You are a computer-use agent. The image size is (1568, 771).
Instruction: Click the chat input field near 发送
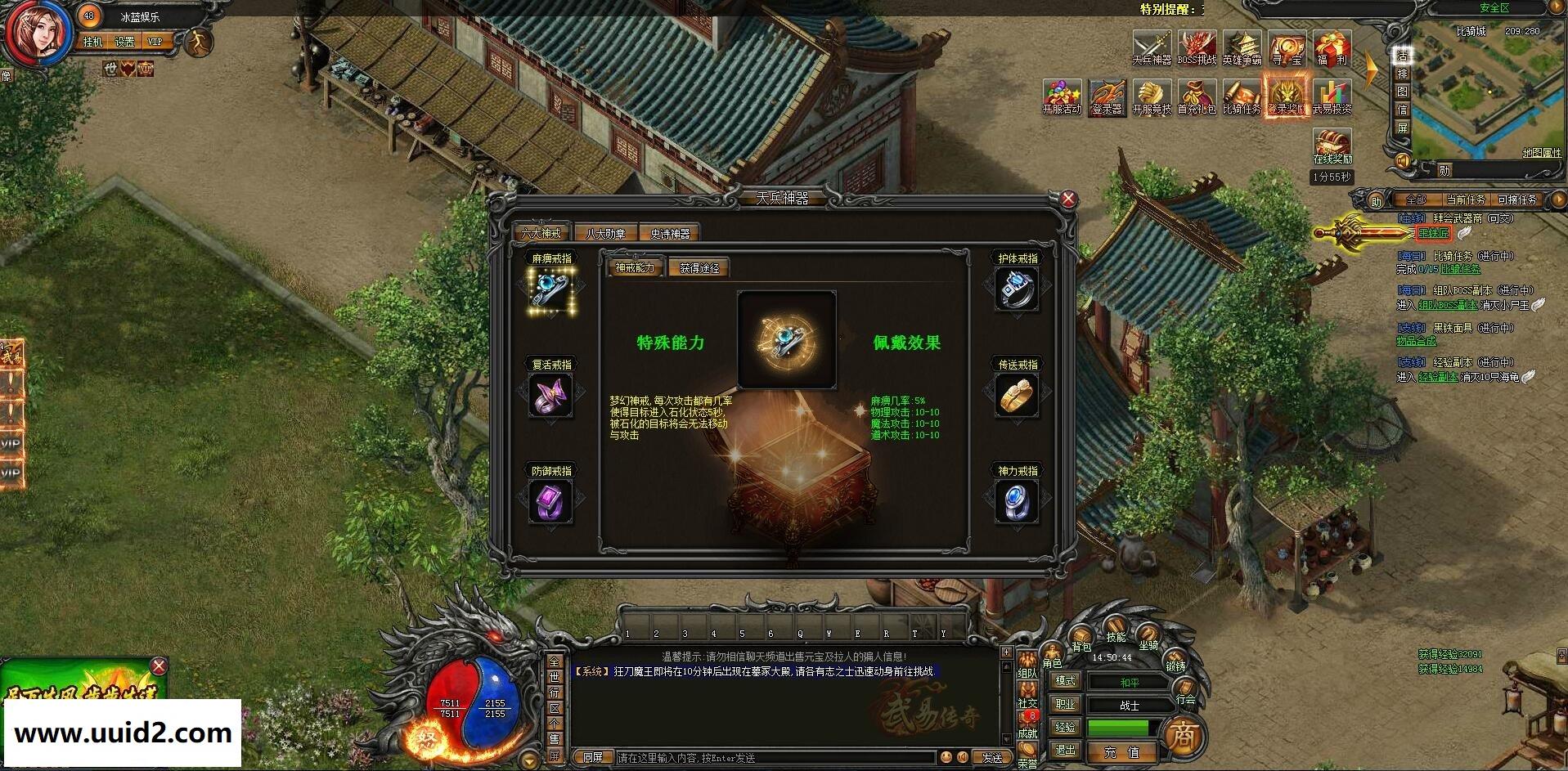pos(777,757)
